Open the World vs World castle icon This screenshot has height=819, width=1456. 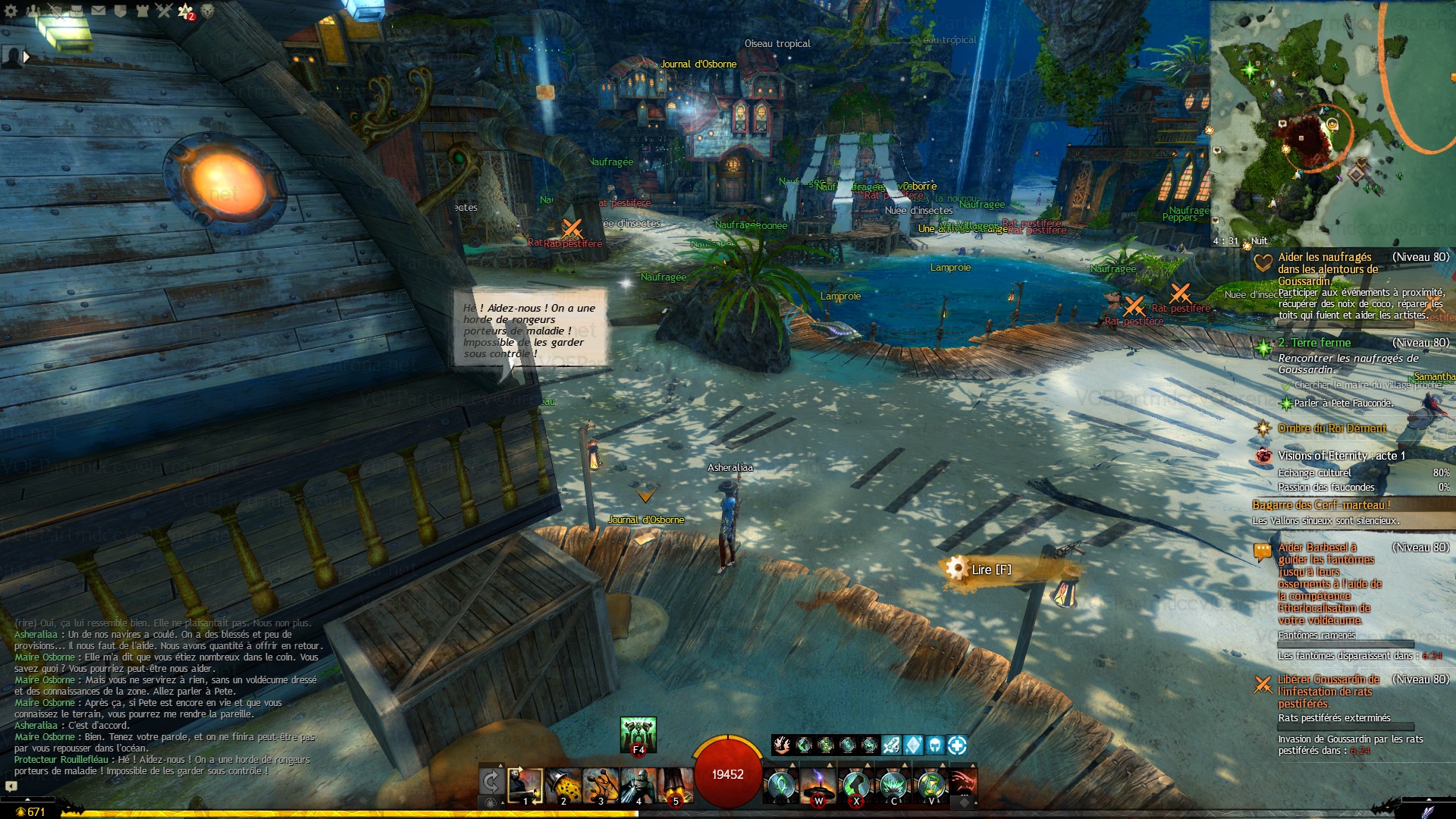[x=142, y=11]
